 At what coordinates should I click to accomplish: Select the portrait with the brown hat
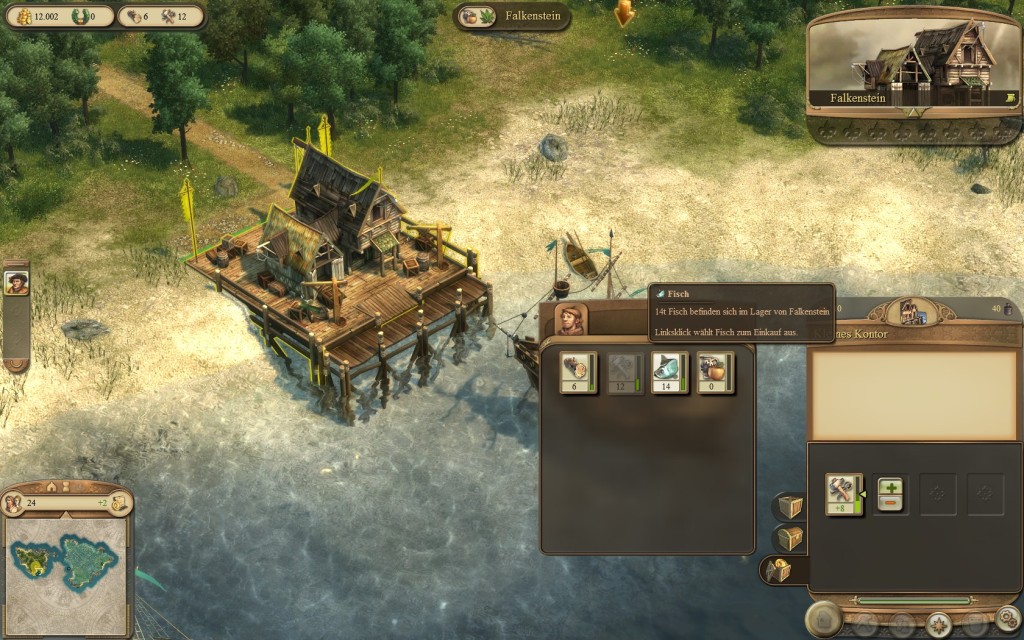click(x=16, y=283)
